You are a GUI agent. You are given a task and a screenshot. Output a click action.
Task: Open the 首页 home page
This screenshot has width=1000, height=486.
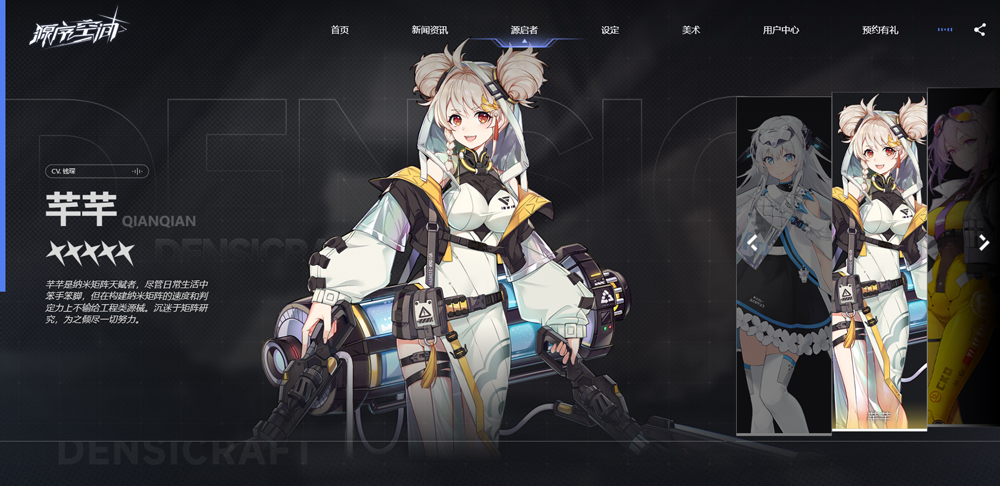340,30
